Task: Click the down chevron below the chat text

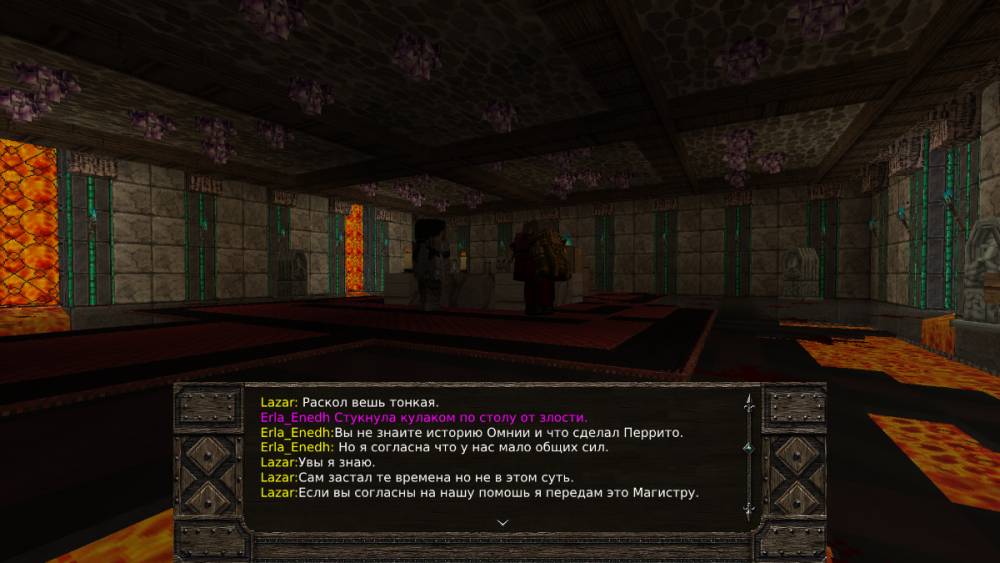Action: pos(503,522)
